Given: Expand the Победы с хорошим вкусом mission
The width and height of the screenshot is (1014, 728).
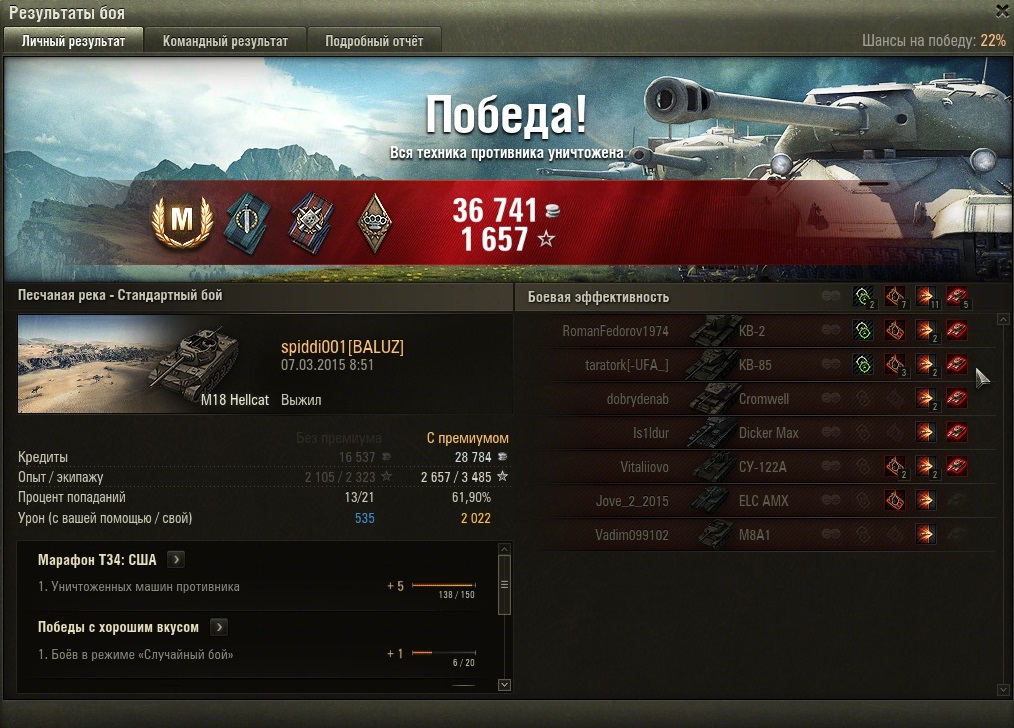Looking at the screenshot, I should click(219, 628).
